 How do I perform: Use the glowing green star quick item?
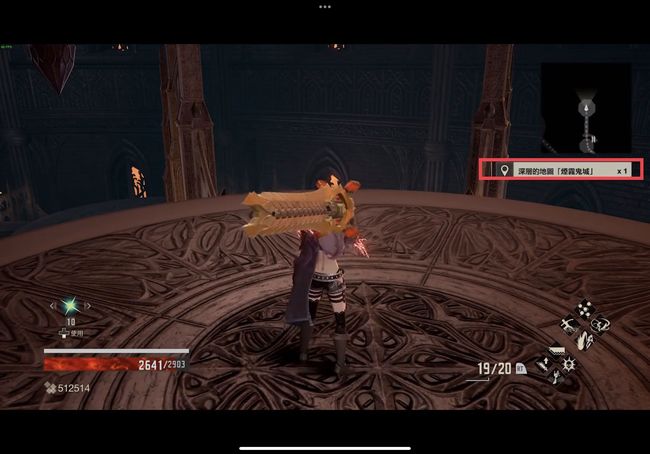coord(70,306)
